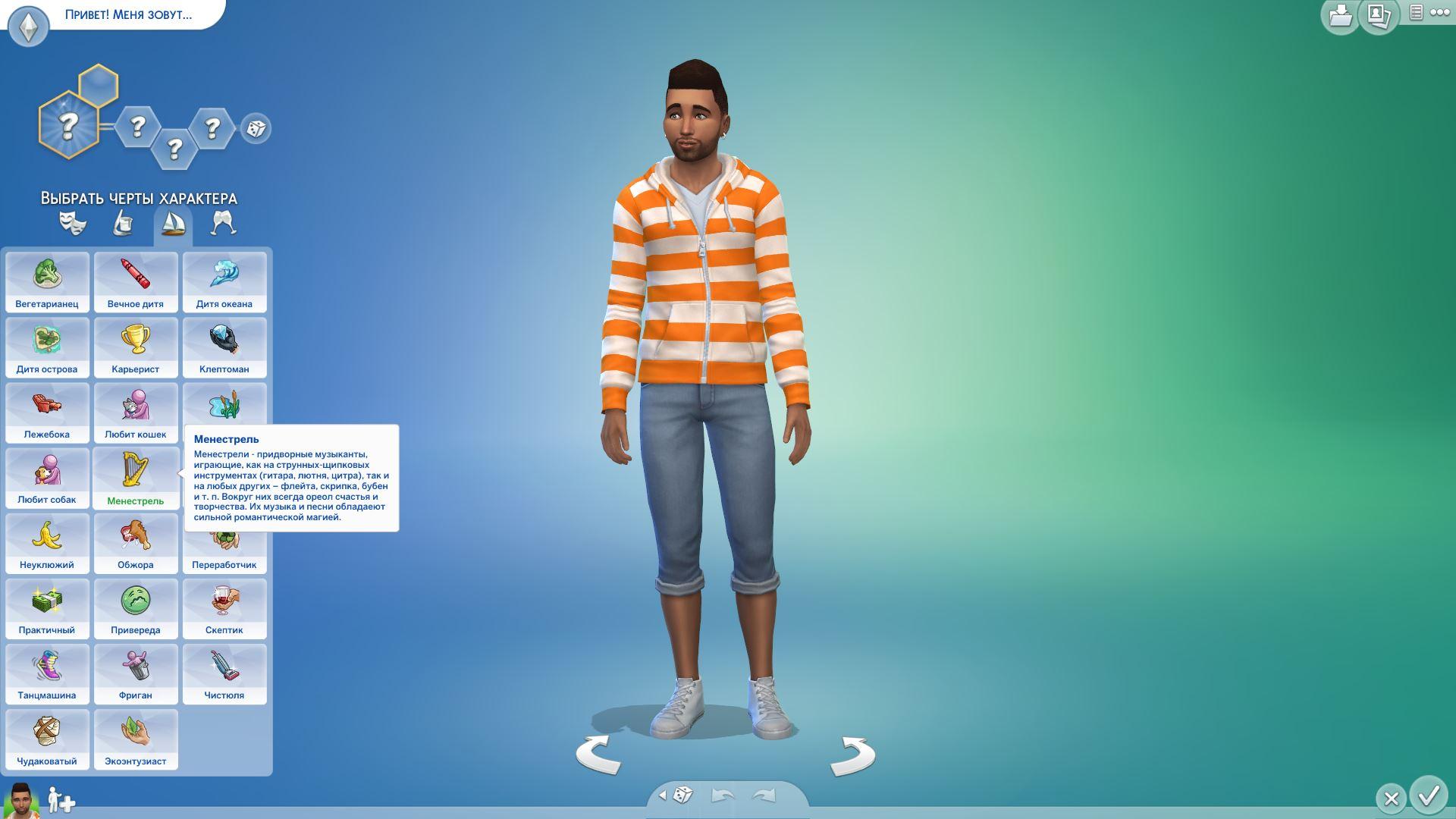This screenshot has width=1456, height=819.
Task: Pick the Клептоман trait tile
Action: pos(224,347)
